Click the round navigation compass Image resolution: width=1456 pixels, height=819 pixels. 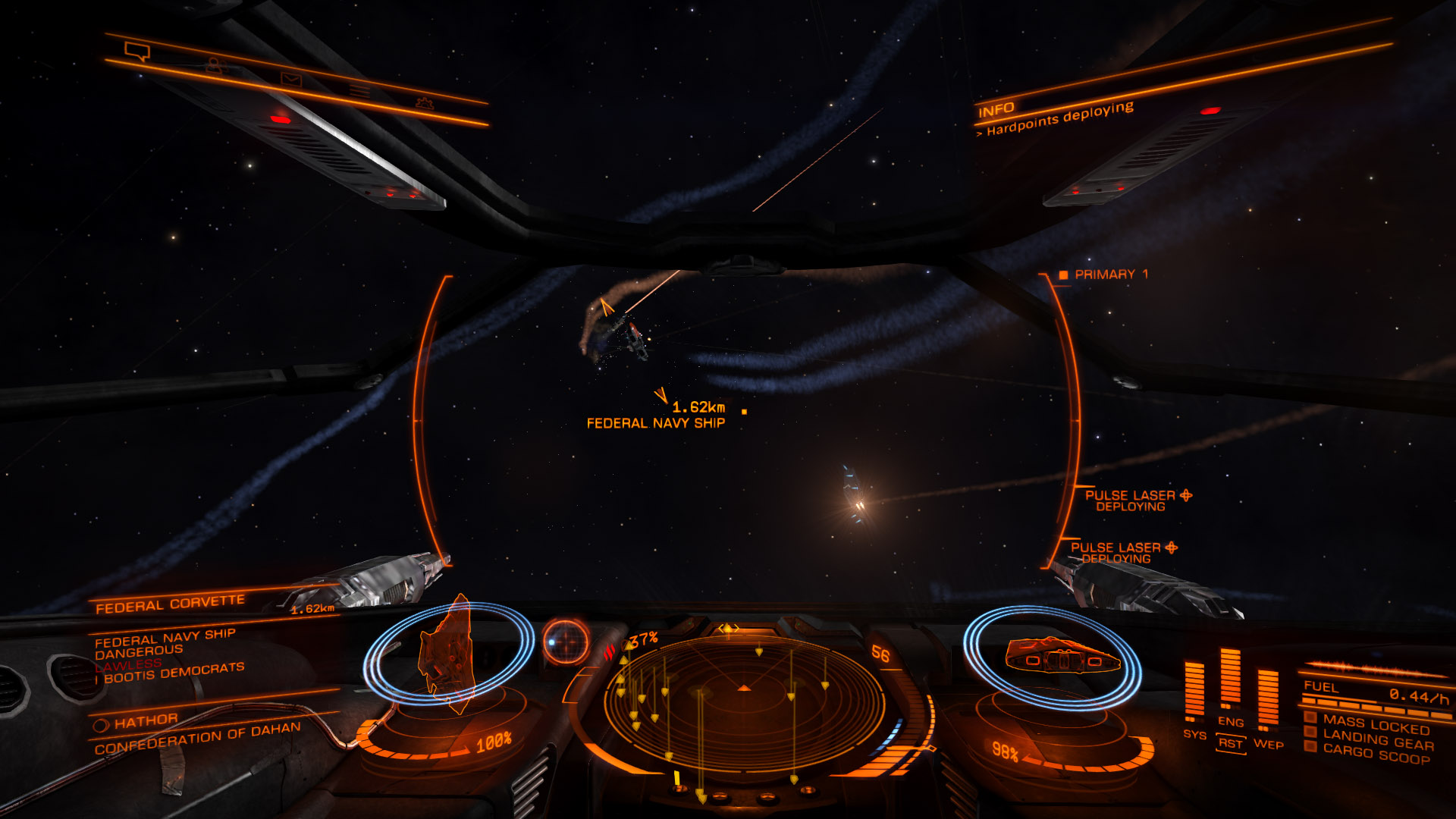565,642
